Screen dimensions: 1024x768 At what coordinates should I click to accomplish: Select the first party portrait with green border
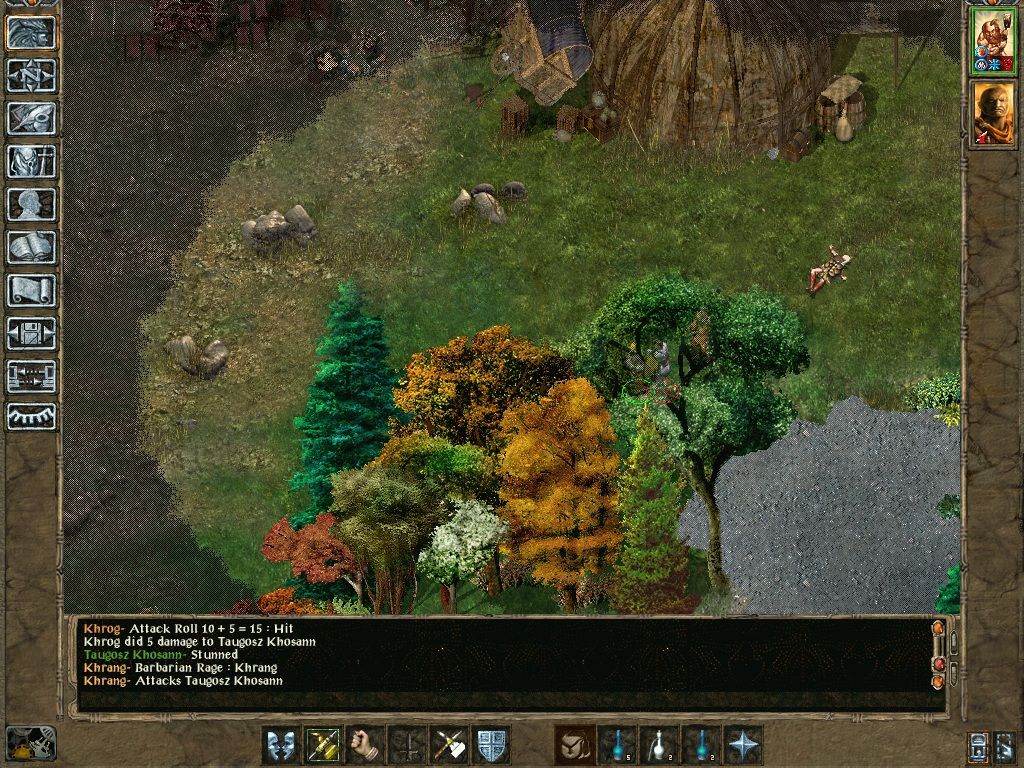tap(994, 41)
